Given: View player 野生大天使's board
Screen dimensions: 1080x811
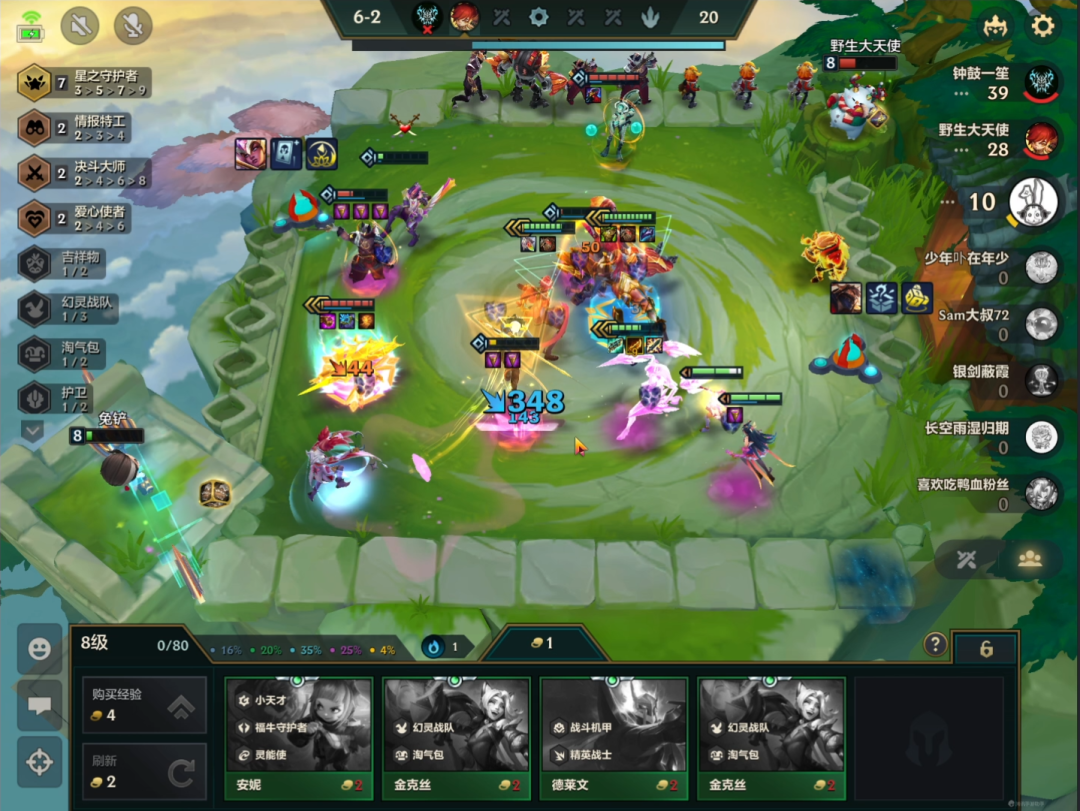Looking at the screenshot, I should pyautogui.click(x=1042, y=139).
